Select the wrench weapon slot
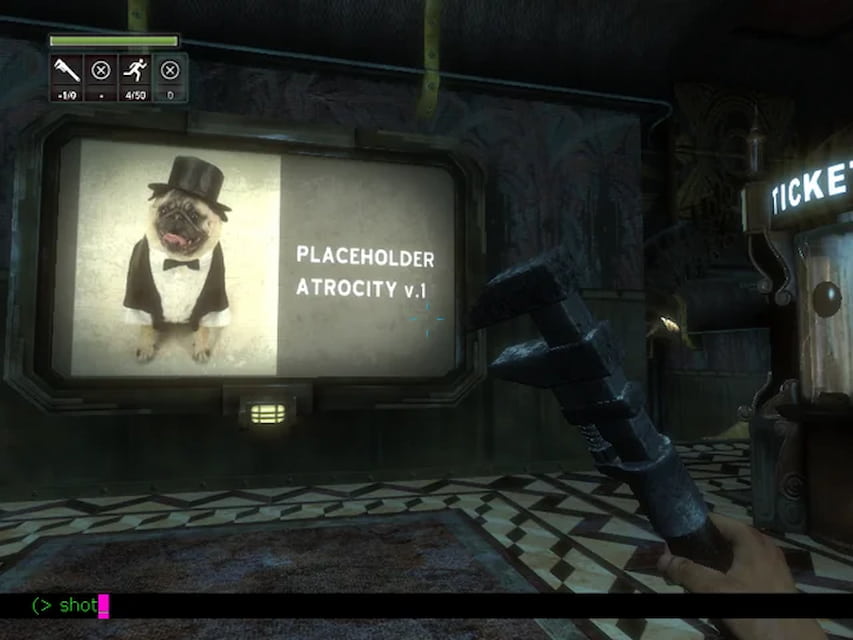 (65, 70)
